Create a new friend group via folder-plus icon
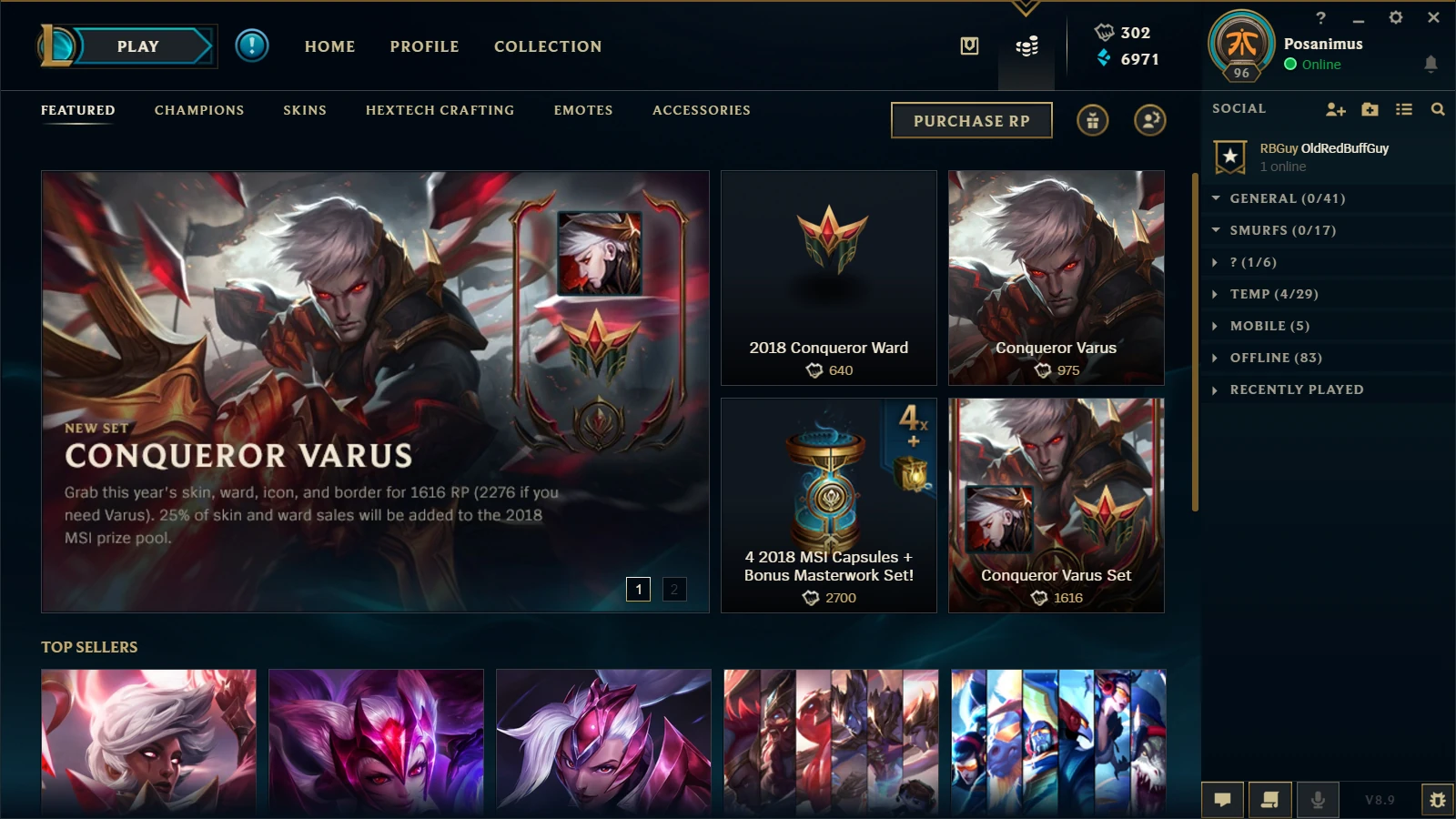This screenshot has width=1456, height=819. pyautogui.click(x=1370, y=108)
